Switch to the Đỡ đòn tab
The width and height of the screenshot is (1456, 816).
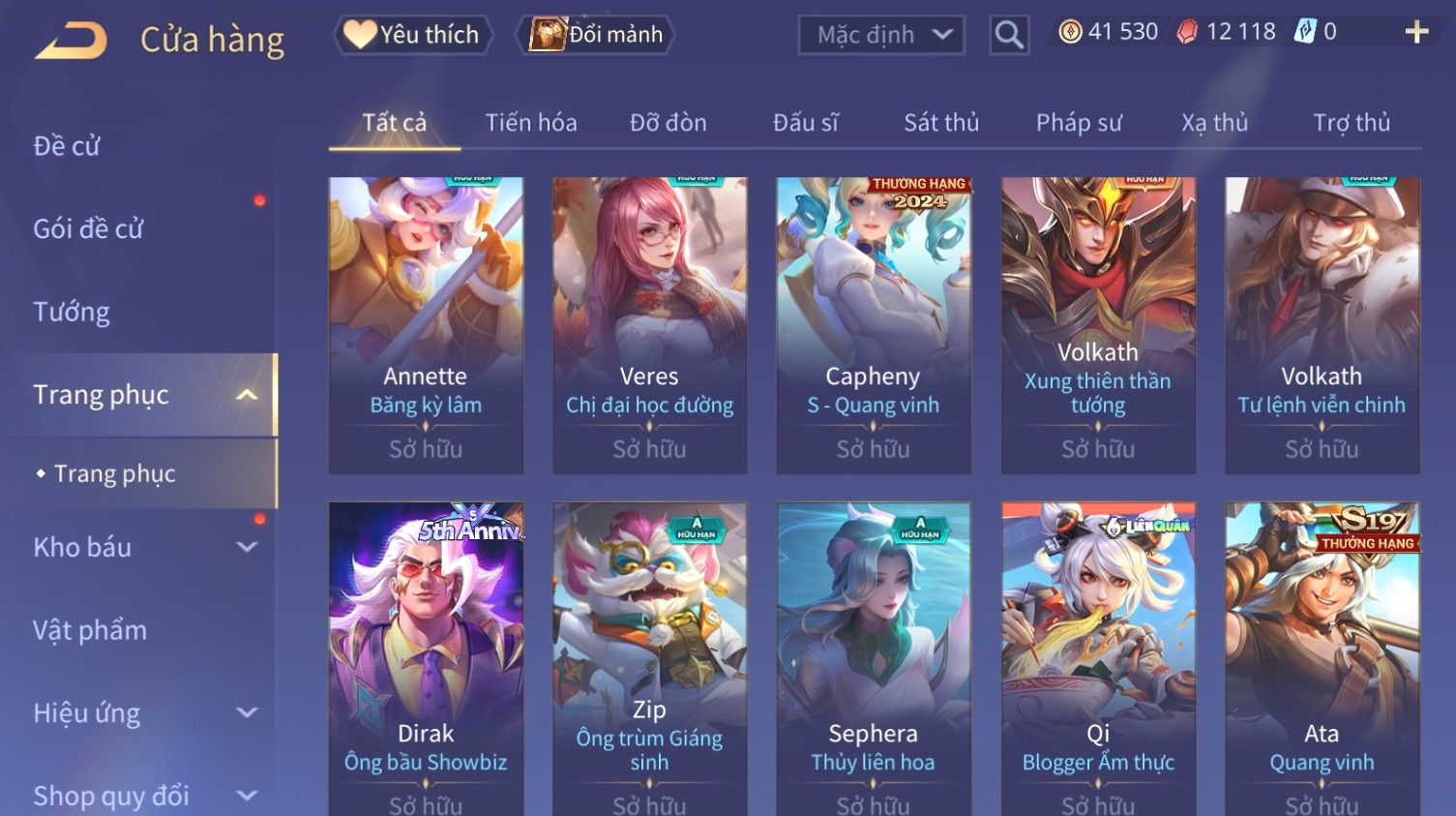[668, 123]
